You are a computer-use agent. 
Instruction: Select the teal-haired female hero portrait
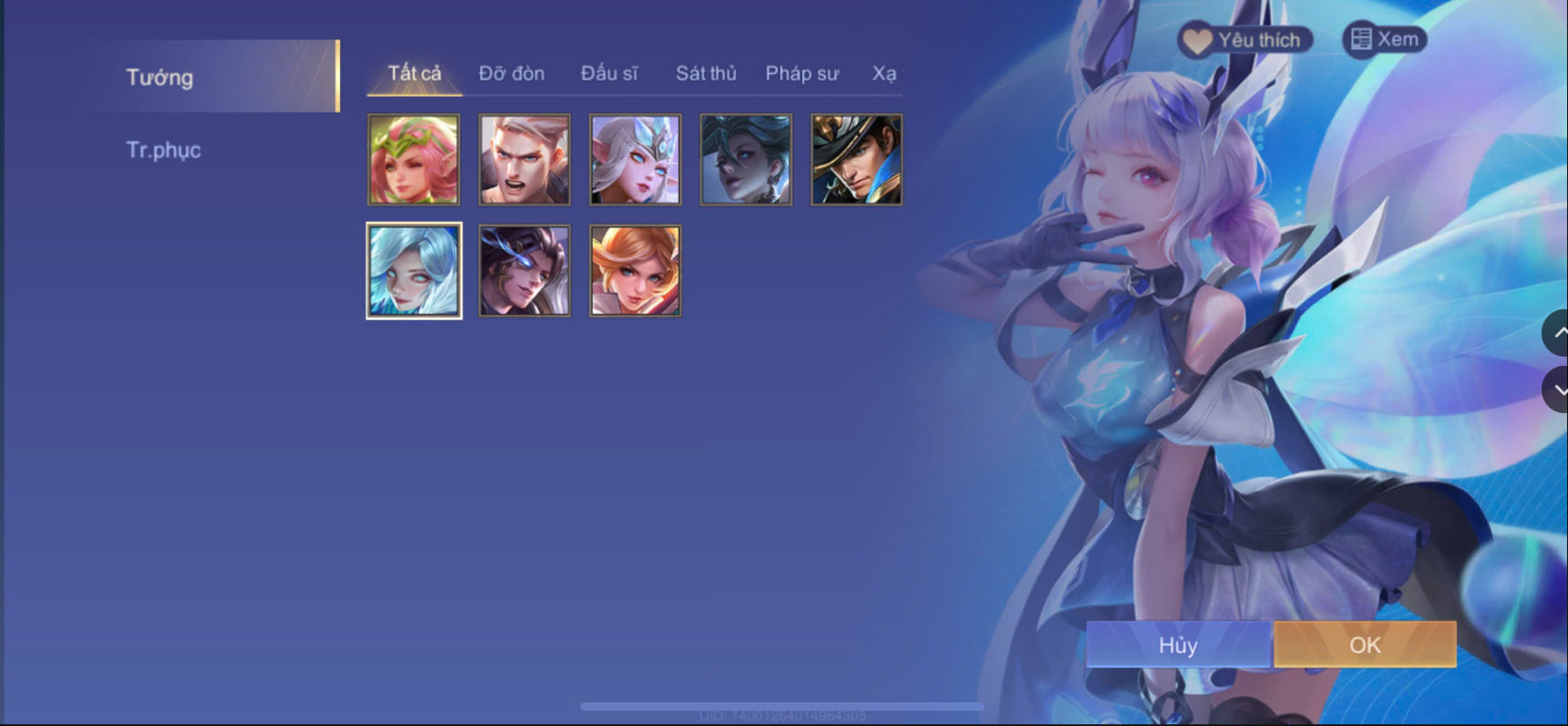click(745, 159)
